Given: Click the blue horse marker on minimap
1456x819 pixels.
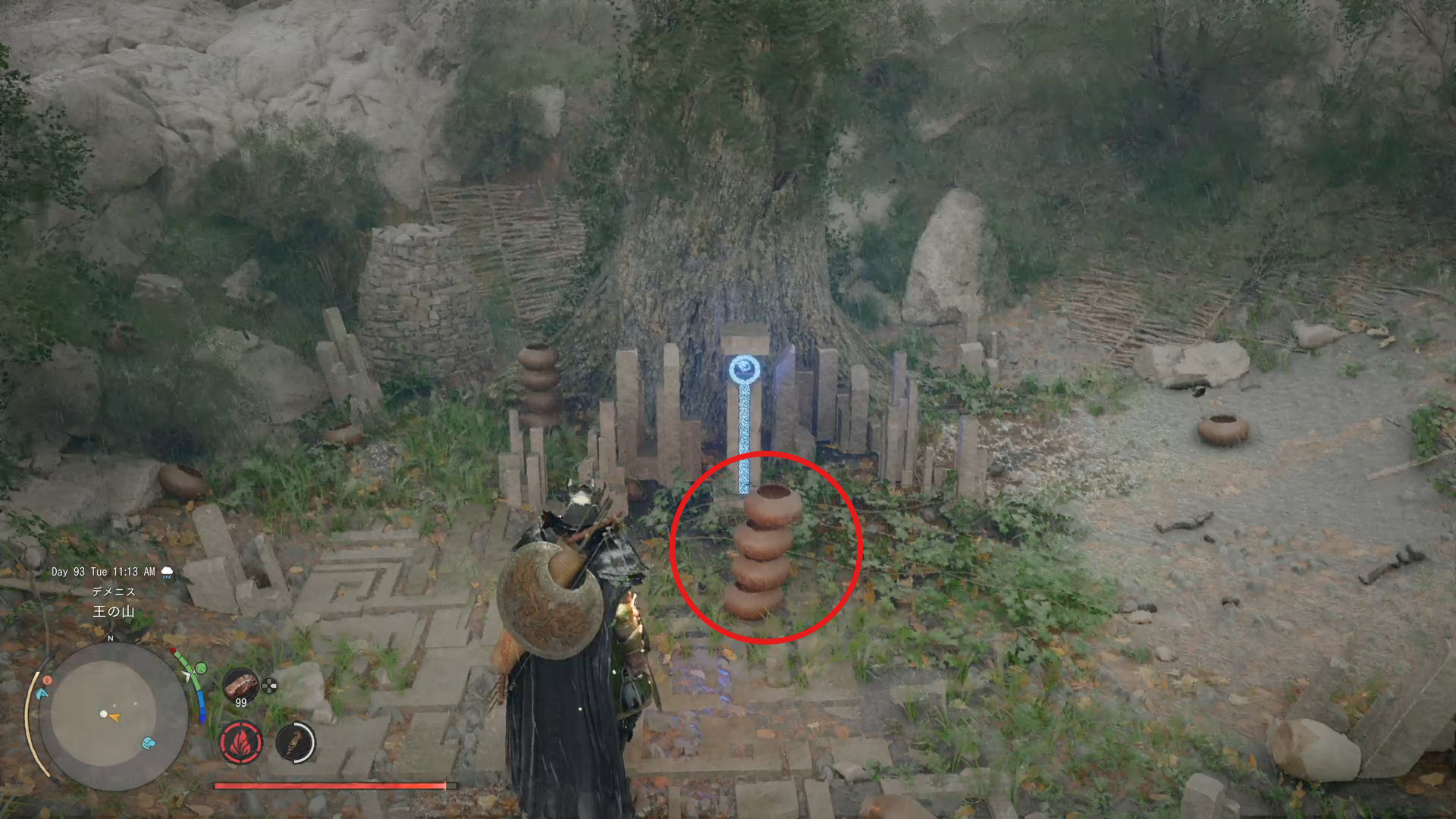Looking at the screenshot, I should (x=42, y=693).
